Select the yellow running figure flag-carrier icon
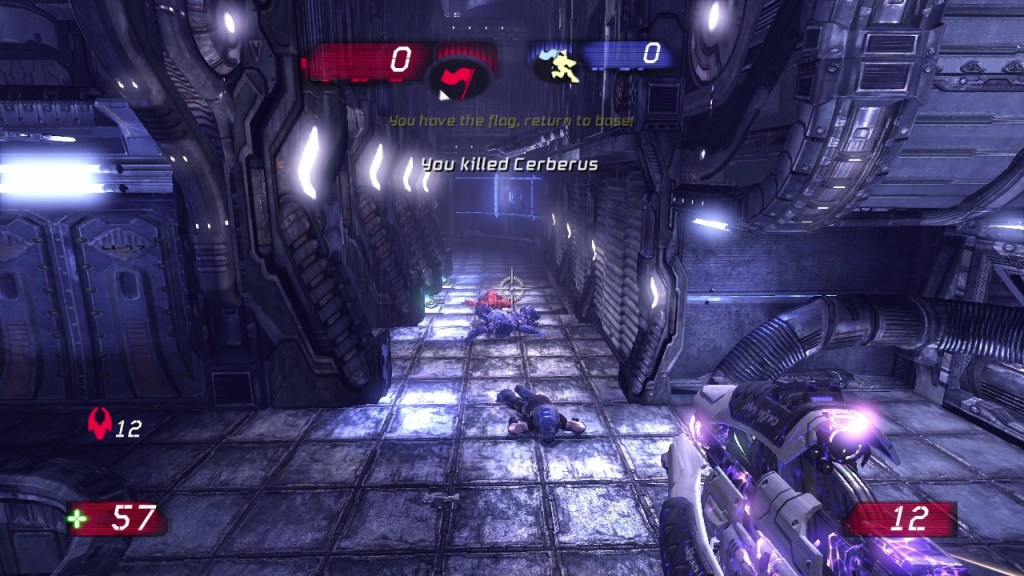The image size is (1024, 576). pos(561,63)
